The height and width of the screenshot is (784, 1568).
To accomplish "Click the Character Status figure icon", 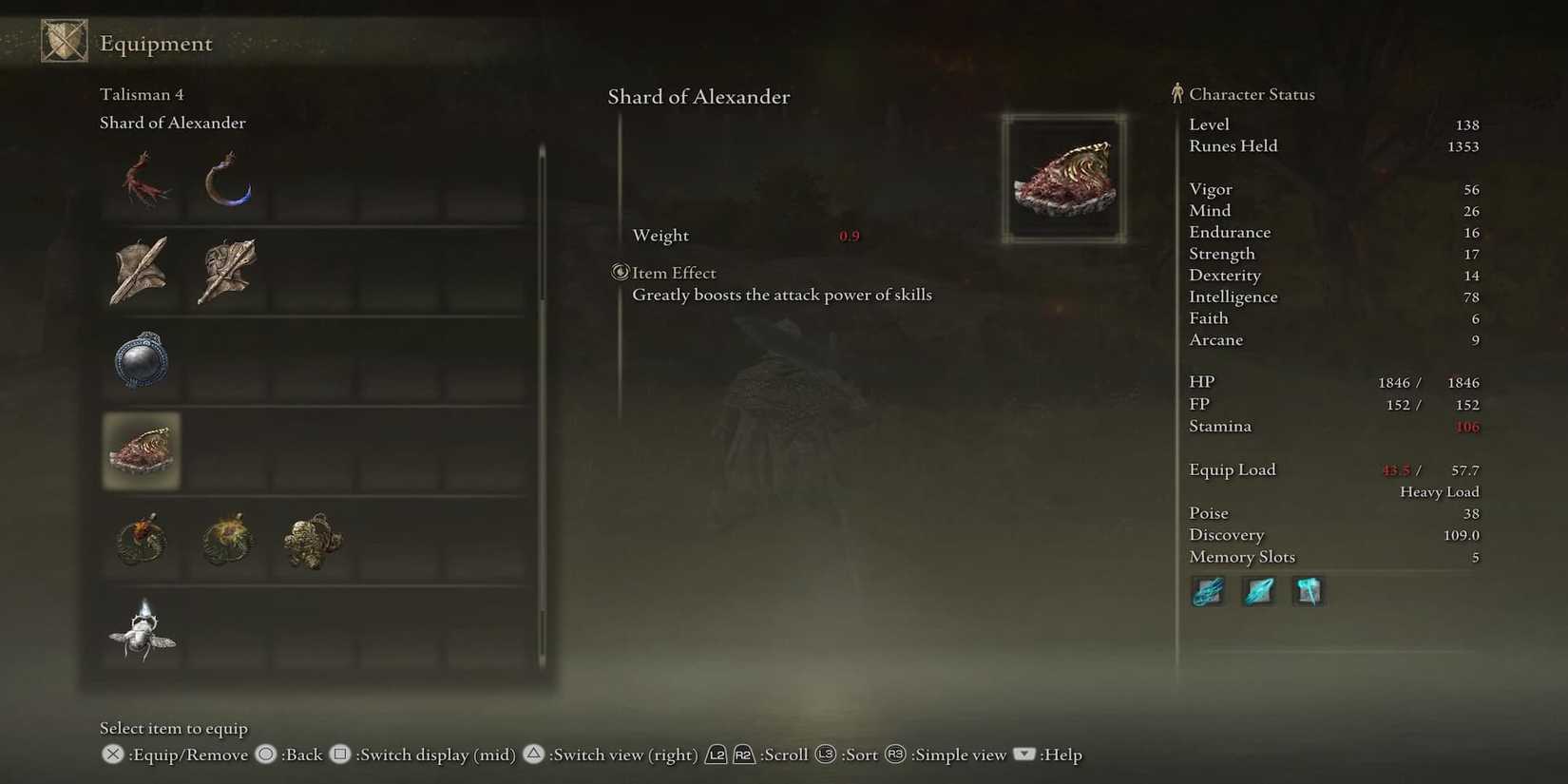I will (x=1178, y=92).
